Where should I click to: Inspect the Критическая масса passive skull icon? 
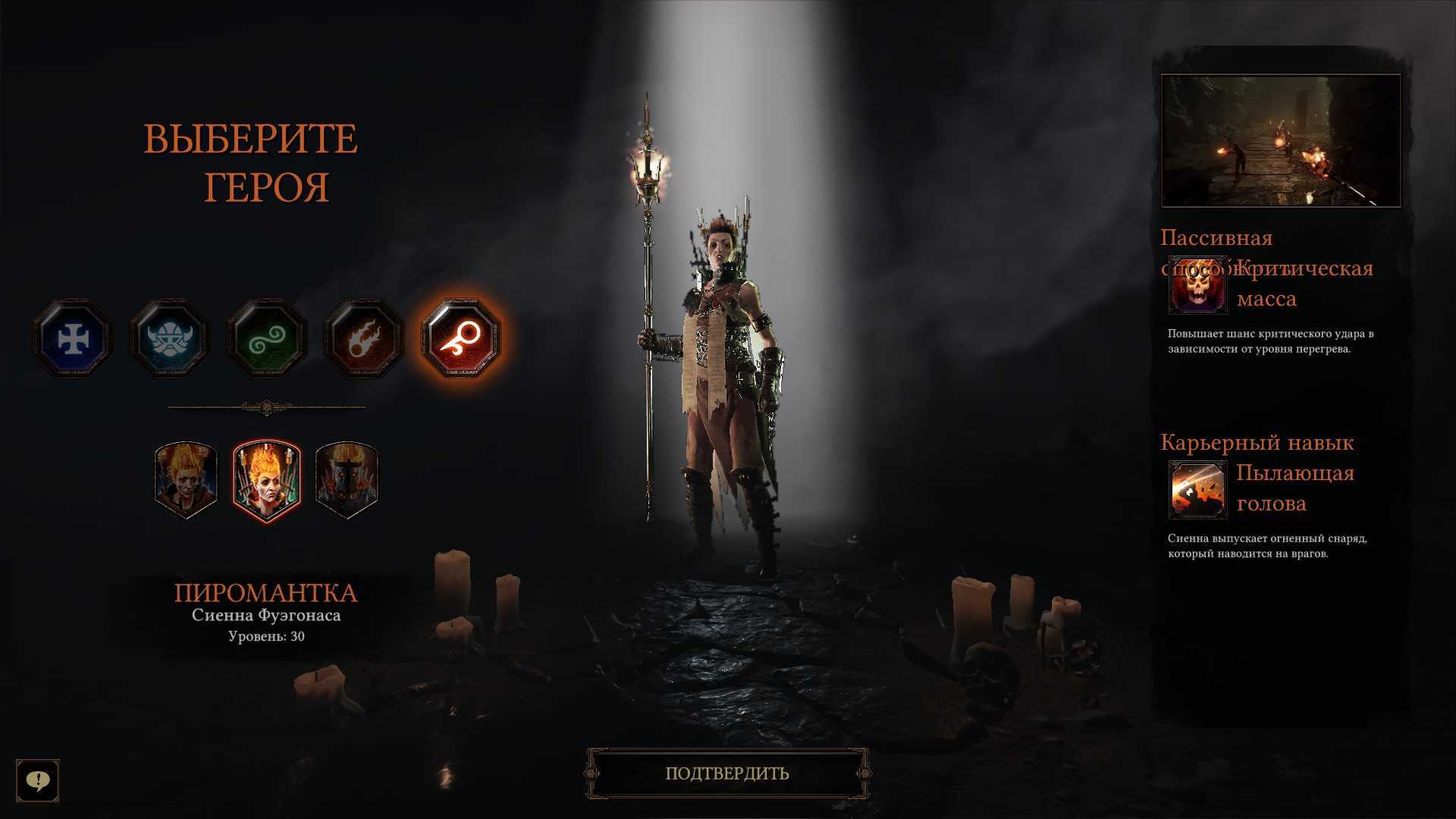(x=1197, y=285)
